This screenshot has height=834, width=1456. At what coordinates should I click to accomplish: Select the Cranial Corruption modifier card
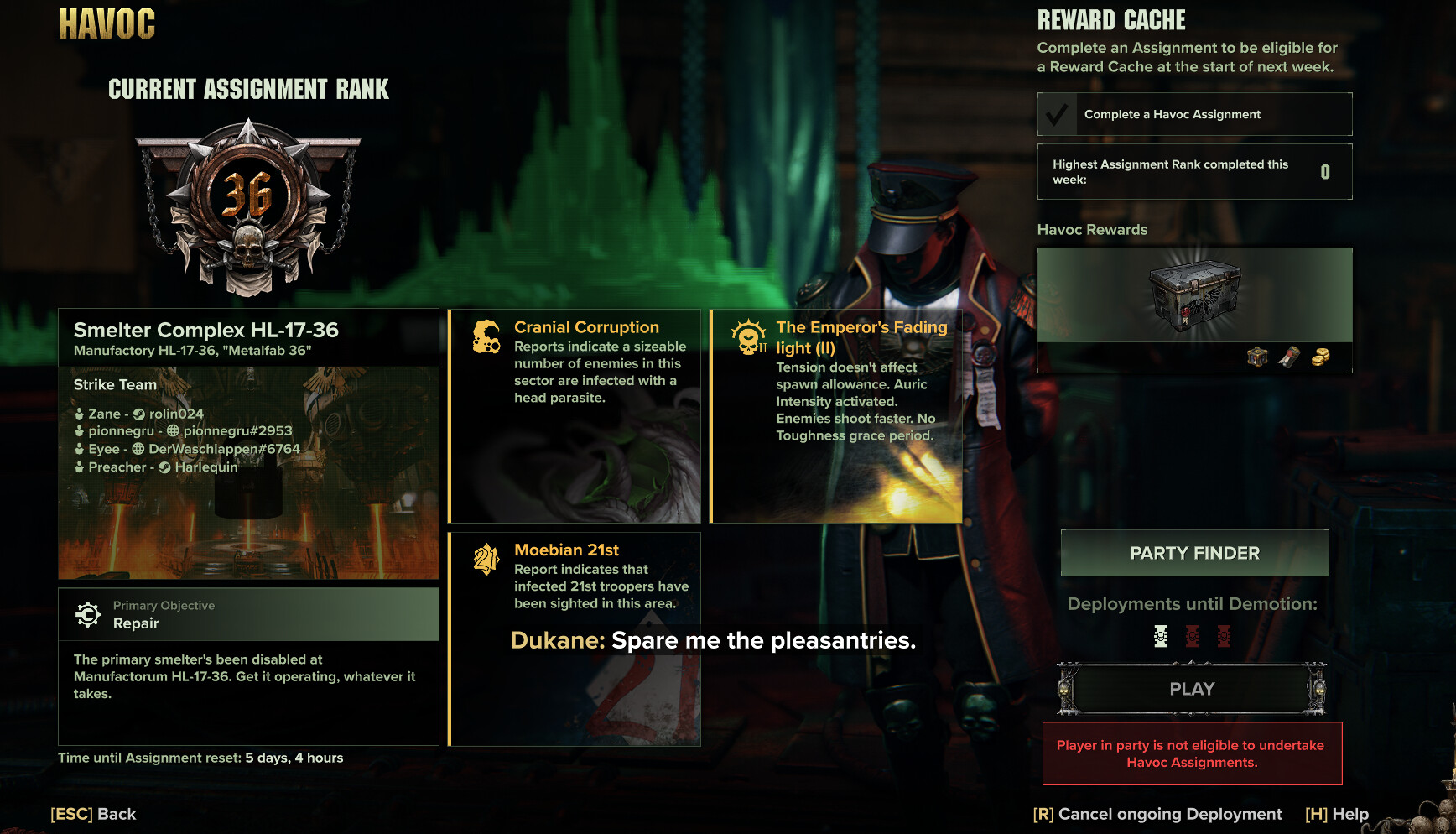point(575,416)
